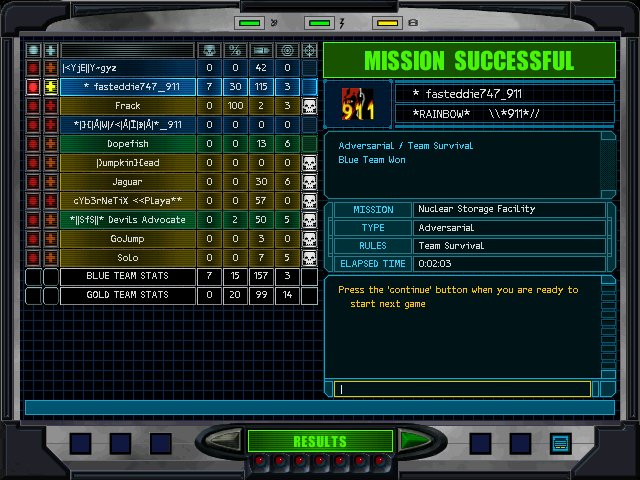
Task: Sort by the accuracy percent column header
Action: (x=235, y=50)
